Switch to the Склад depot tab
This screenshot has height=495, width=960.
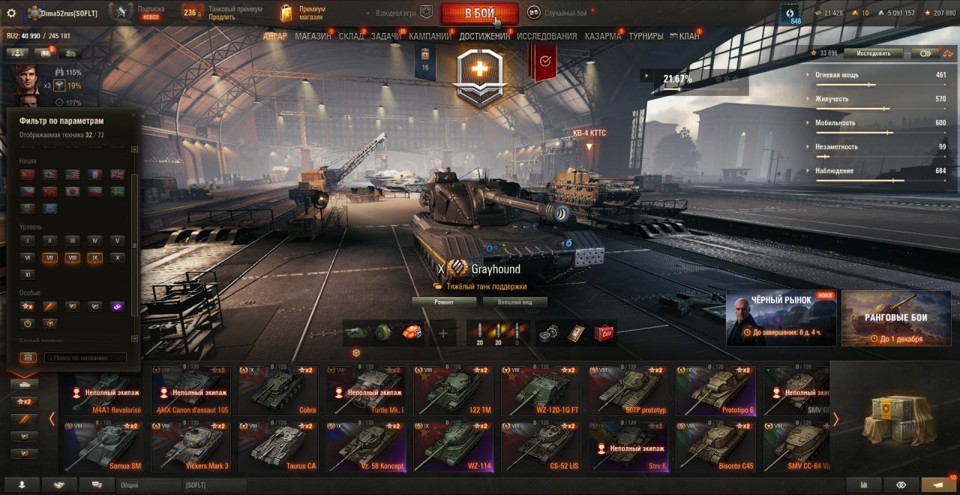click(x=351, y=36)
